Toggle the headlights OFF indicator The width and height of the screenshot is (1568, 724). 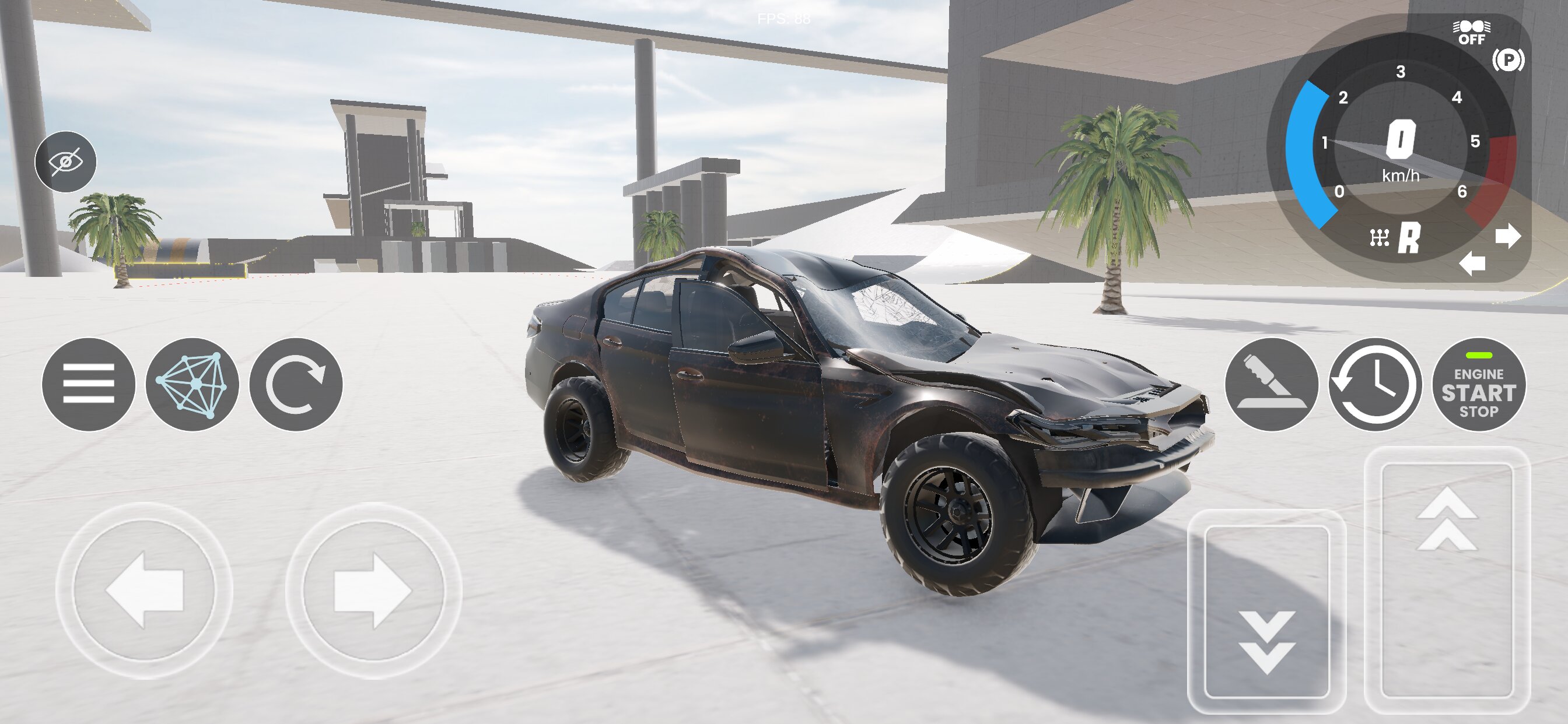click(x=1471, y=33)
